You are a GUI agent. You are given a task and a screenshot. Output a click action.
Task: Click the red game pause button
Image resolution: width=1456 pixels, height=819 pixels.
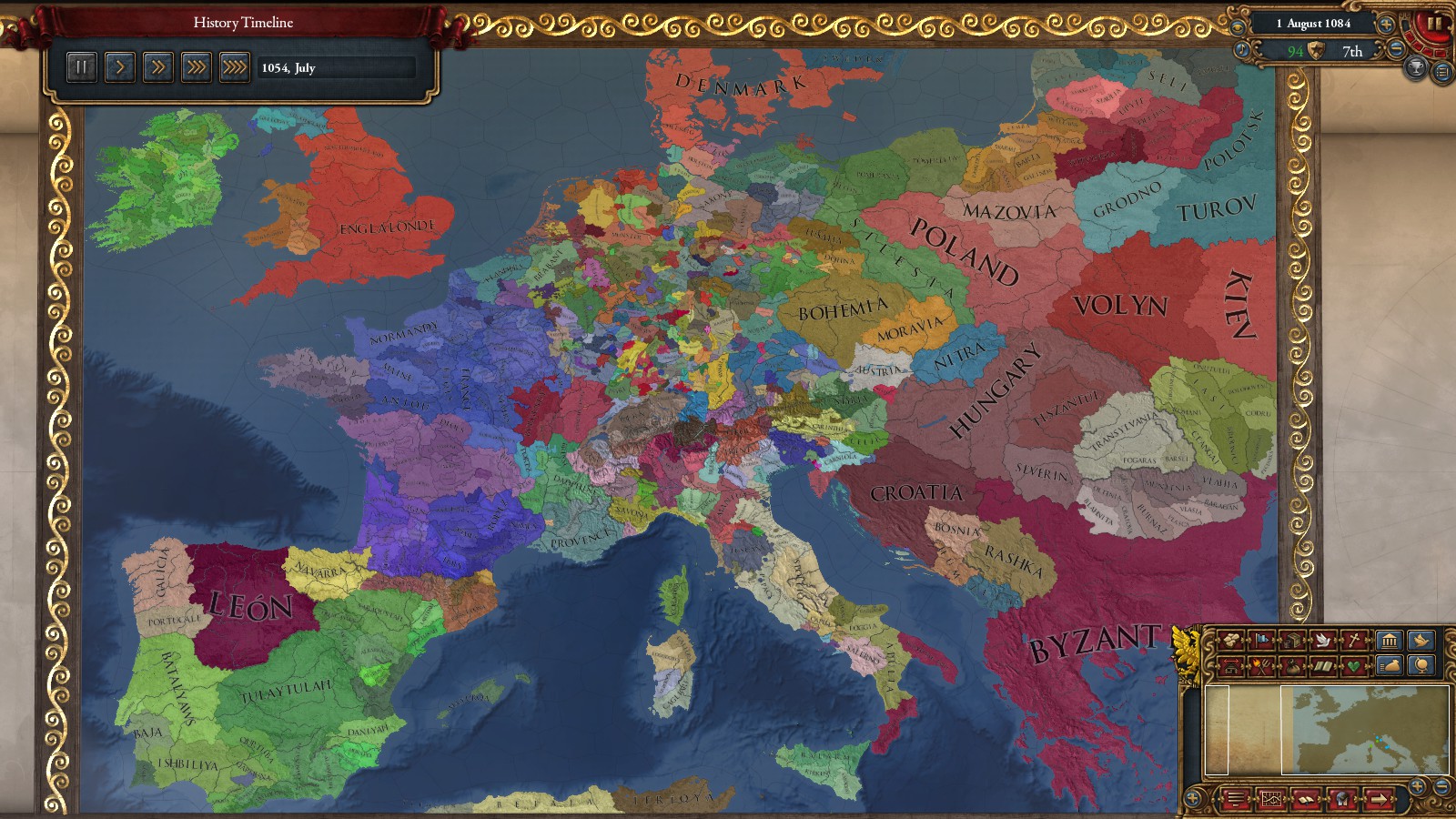click(x=1434, y=24)
